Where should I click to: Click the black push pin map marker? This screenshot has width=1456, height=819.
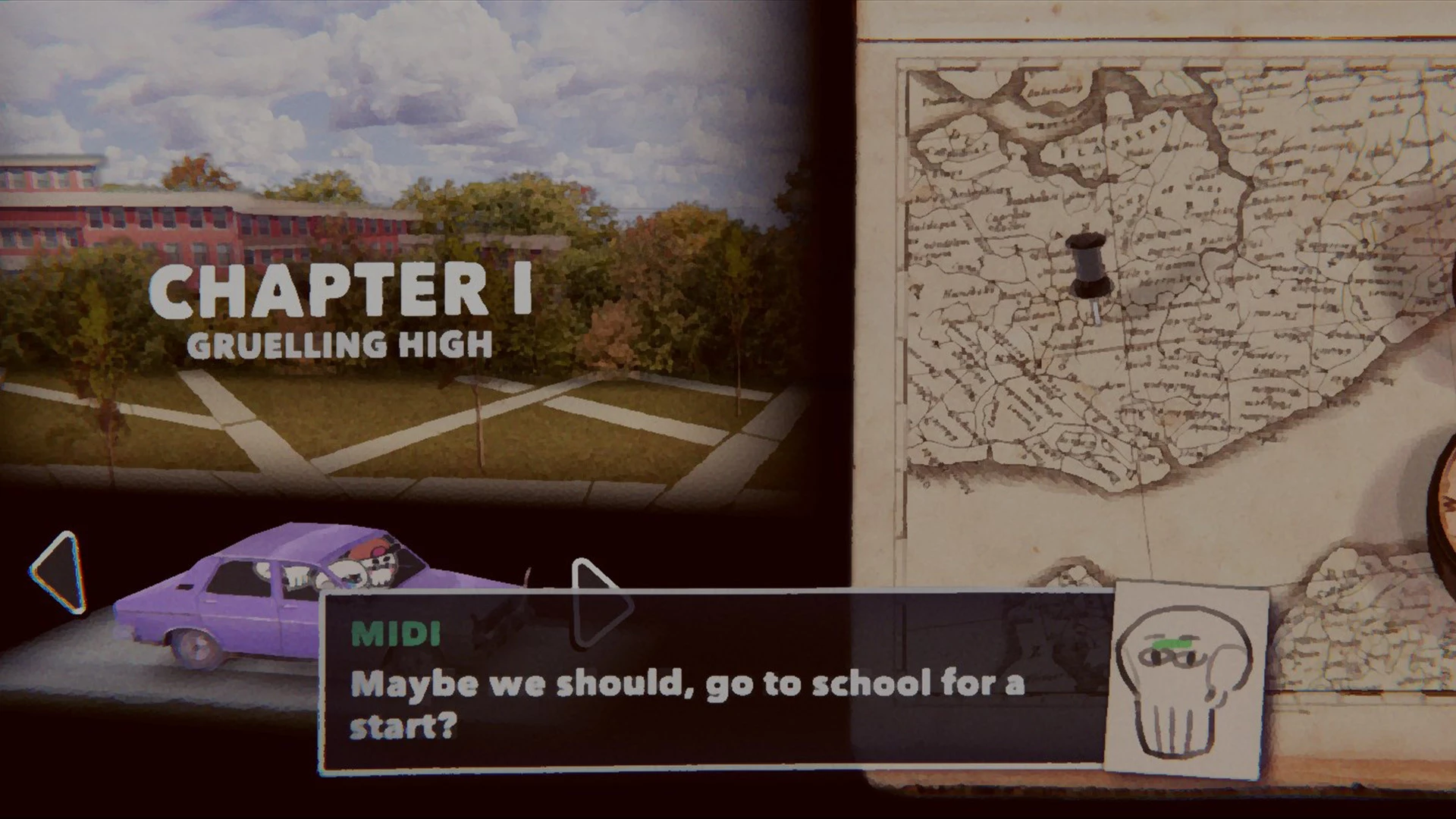click(x=1089, y=267)
